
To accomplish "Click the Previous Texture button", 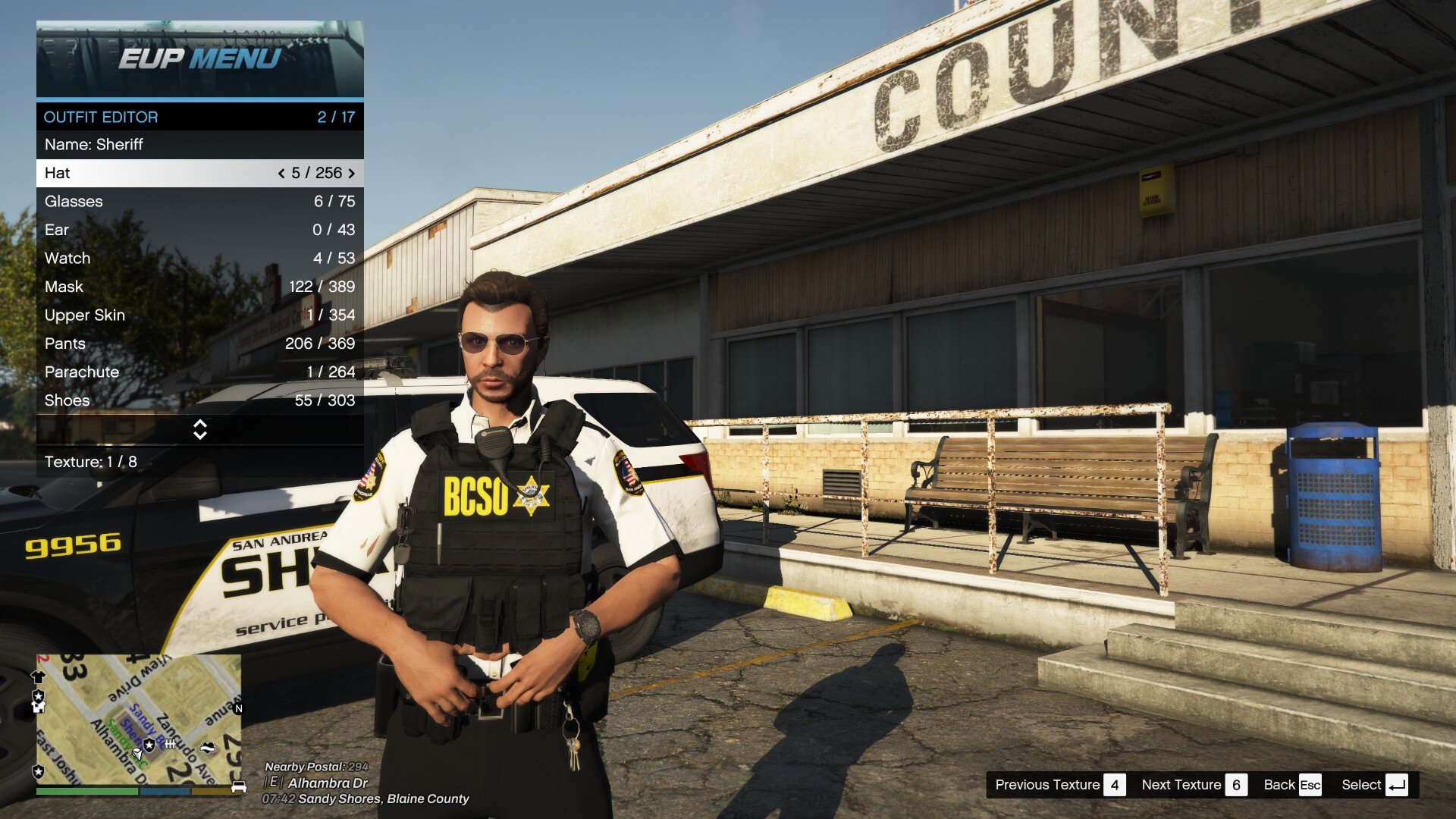I will click(1059, 785).
